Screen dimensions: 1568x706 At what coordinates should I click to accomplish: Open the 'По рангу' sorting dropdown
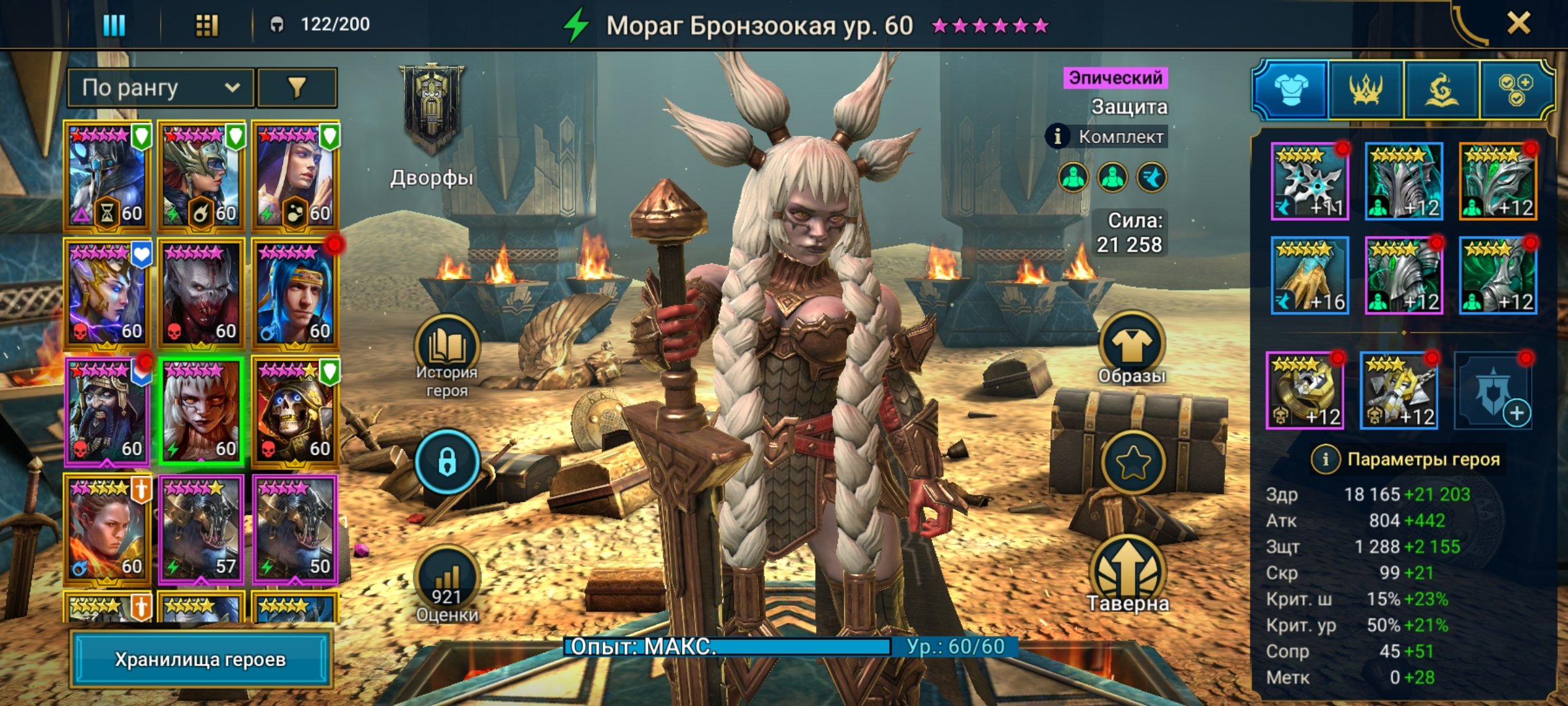pyautogui.click(x=160, y=88)
